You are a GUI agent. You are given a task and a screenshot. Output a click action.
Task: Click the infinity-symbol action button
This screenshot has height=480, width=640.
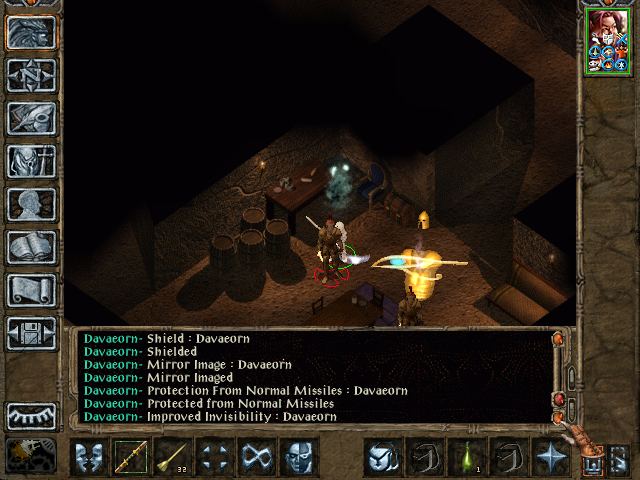257,457
